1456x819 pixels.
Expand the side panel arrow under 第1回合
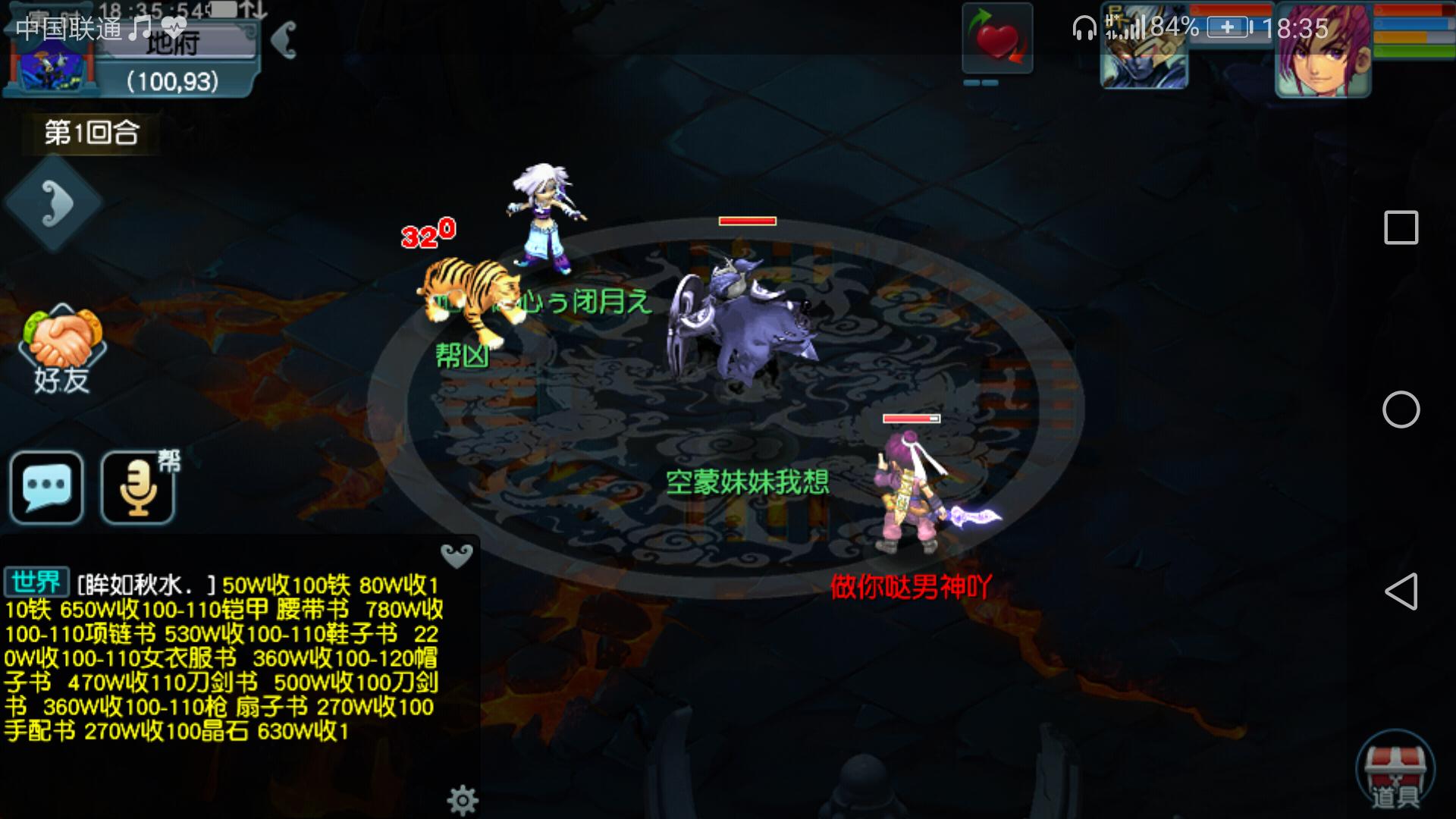click(55, 203)
